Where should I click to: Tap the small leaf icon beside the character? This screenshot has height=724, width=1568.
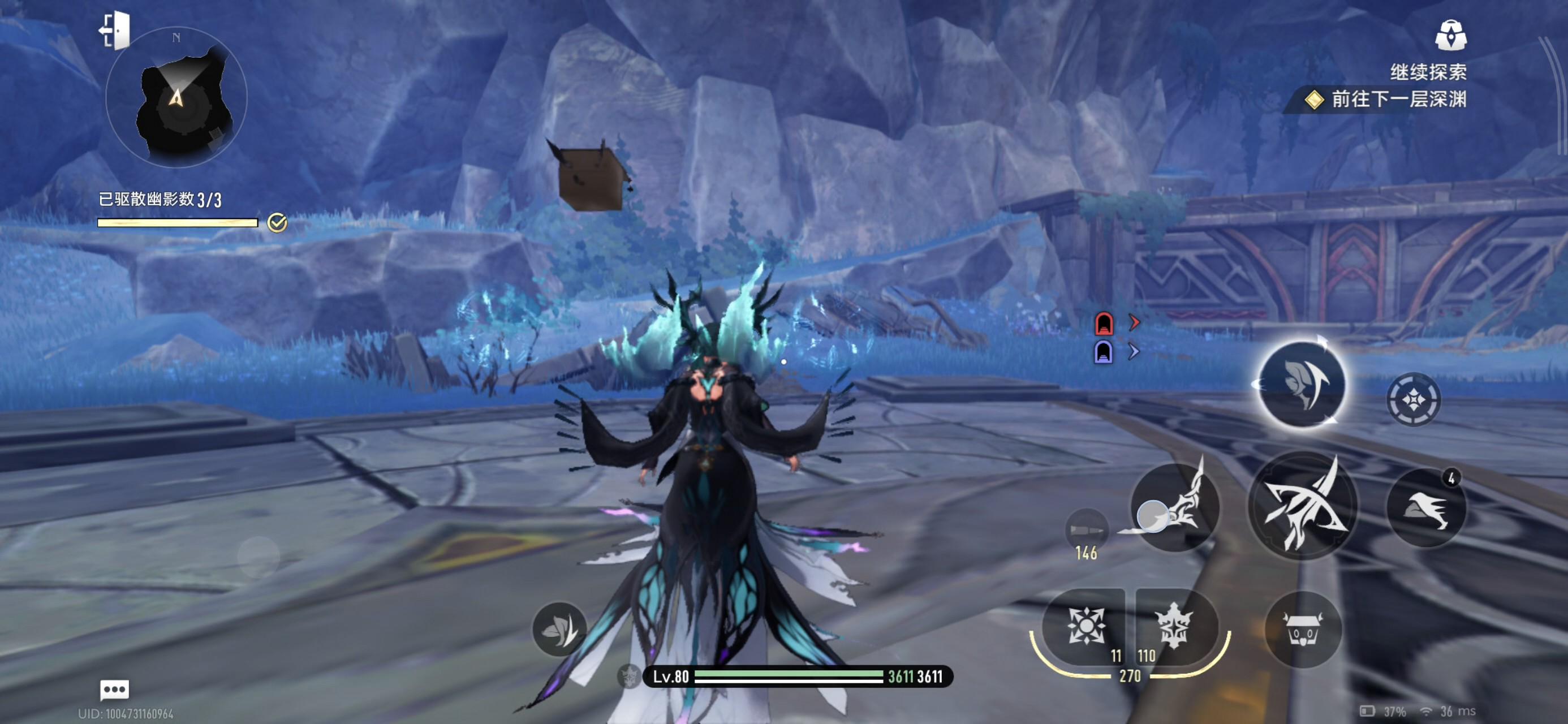click(559, 628)
